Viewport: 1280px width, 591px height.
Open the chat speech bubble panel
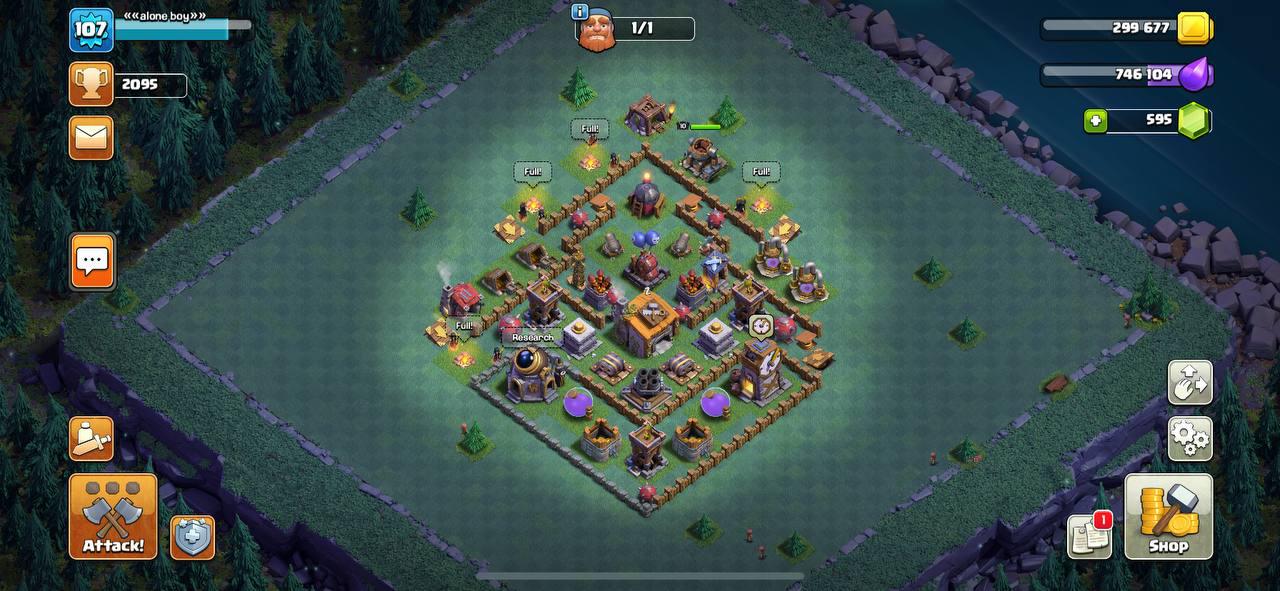92,262
